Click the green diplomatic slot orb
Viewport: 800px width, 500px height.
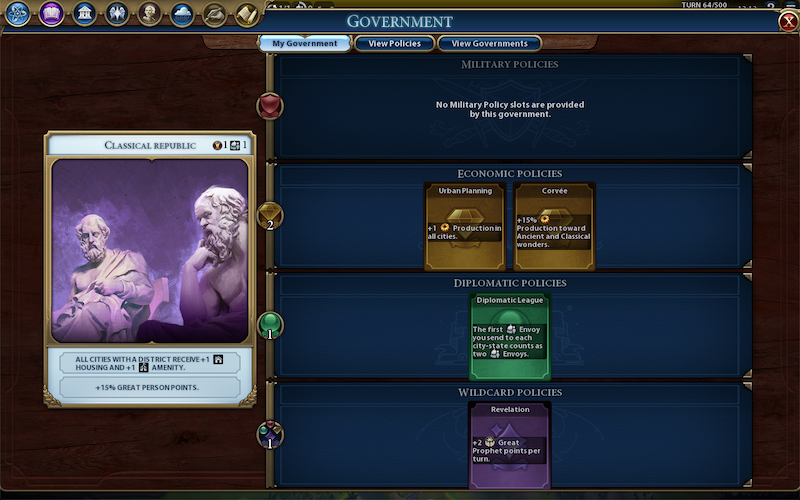[270, 326]
